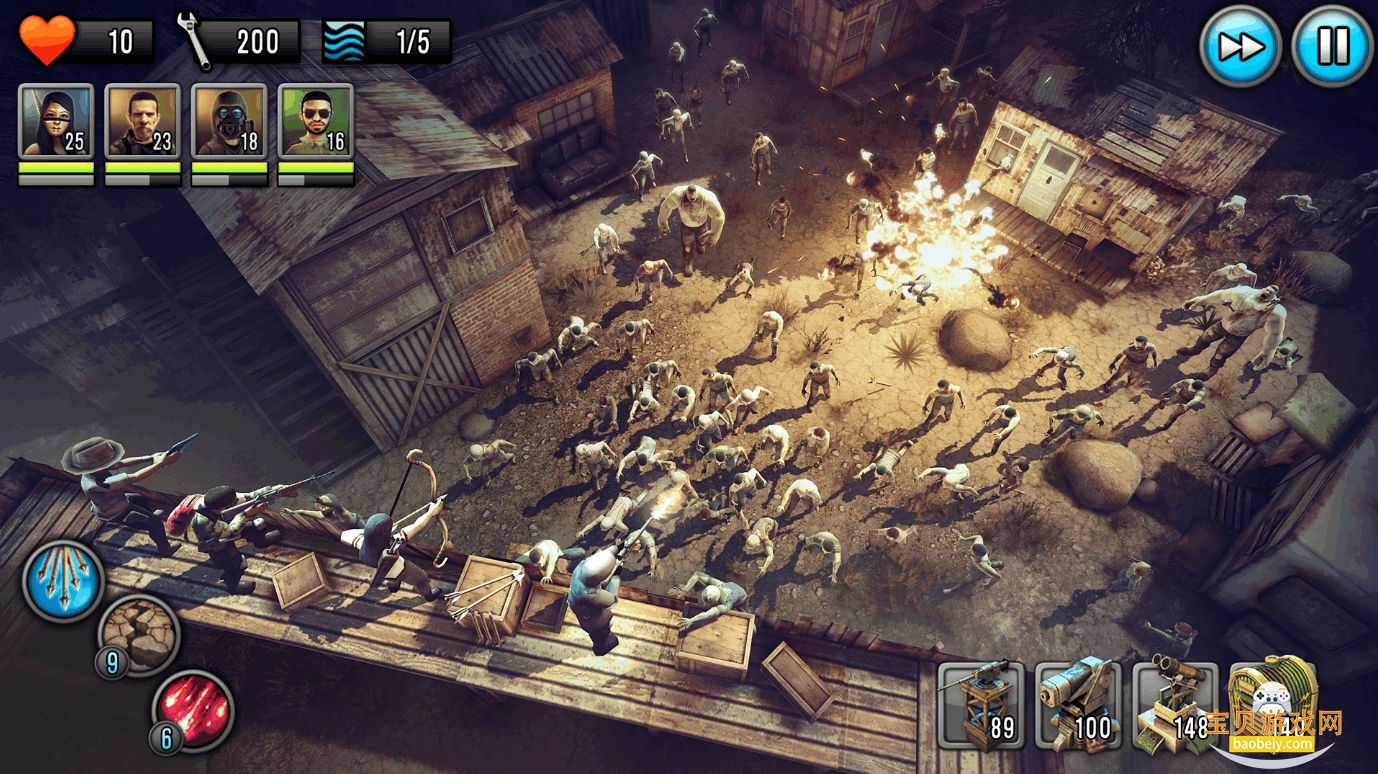Use the cracked ground ability
The image size is (1378, 774).
click(x=139, y=634)
